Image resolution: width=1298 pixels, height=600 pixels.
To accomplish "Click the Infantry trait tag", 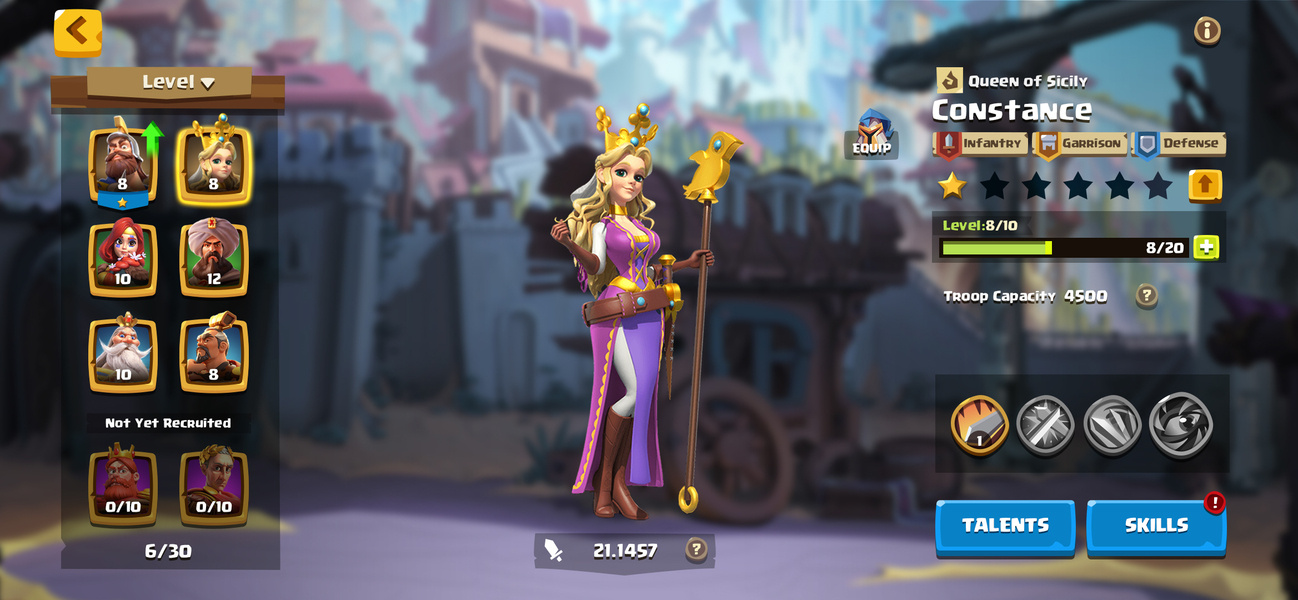I will 981,144.
